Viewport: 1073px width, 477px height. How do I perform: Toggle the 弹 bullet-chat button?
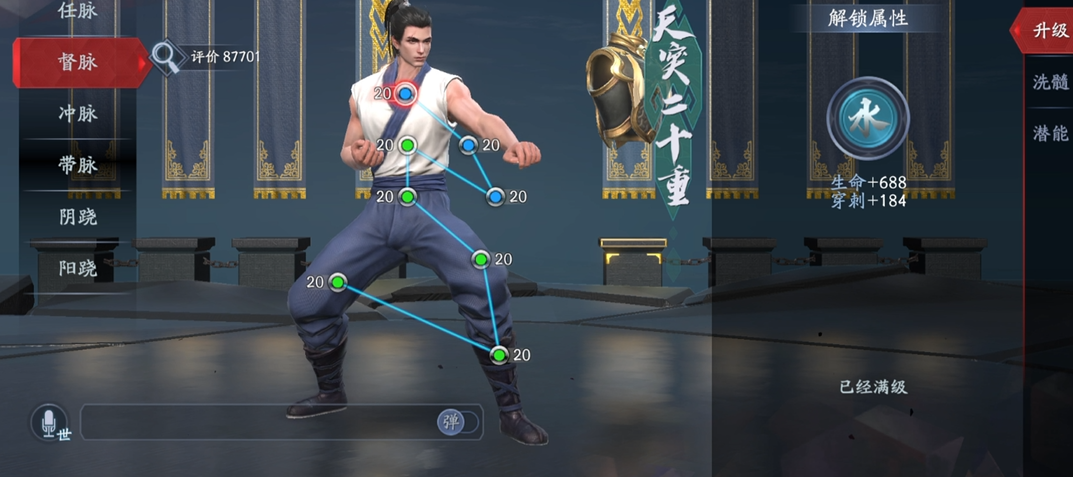451,422
